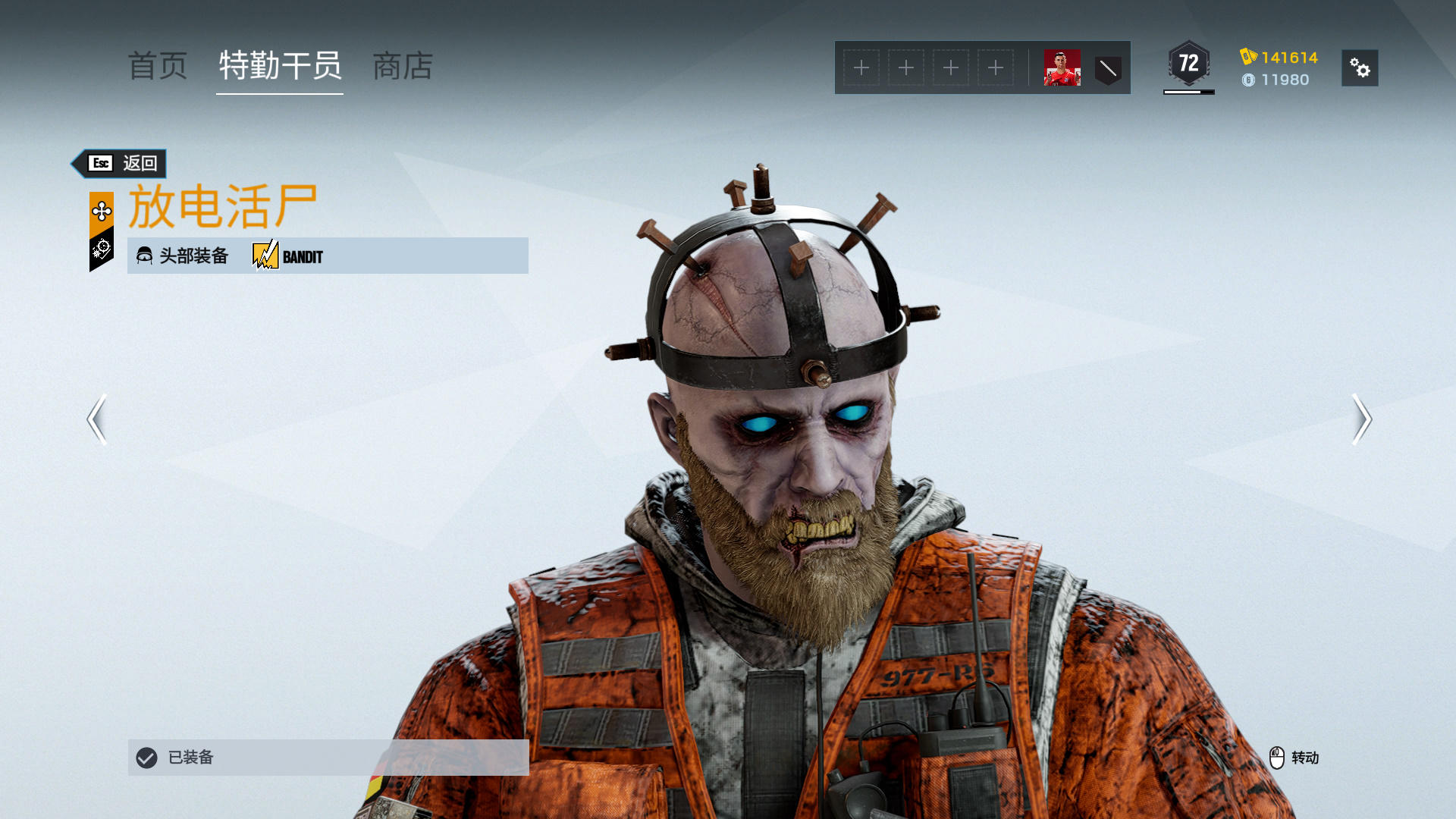Show the previous headgear with left arrow

point(96,419)
